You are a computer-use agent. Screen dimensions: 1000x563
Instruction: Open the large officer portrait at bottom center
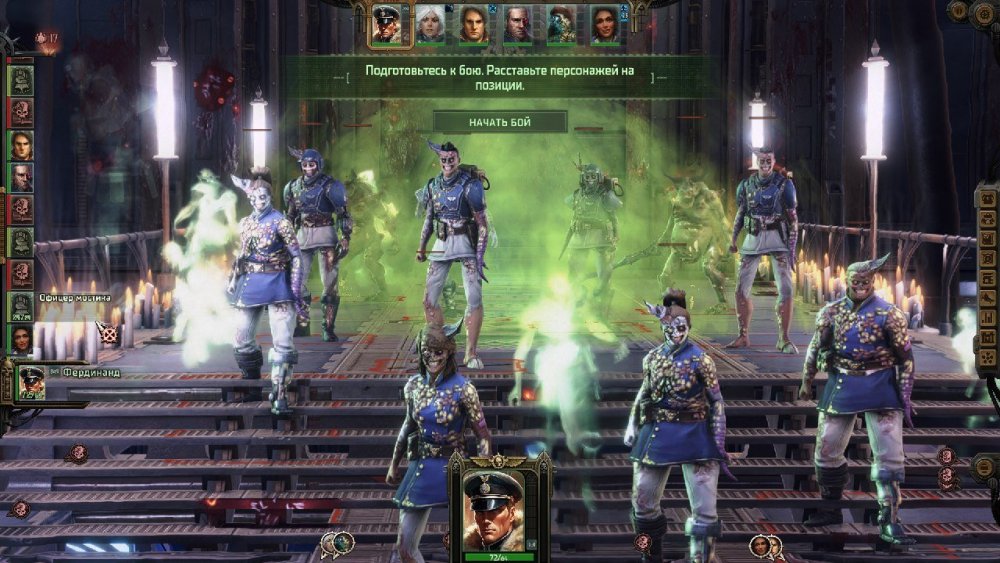click(x=499, y=504)
